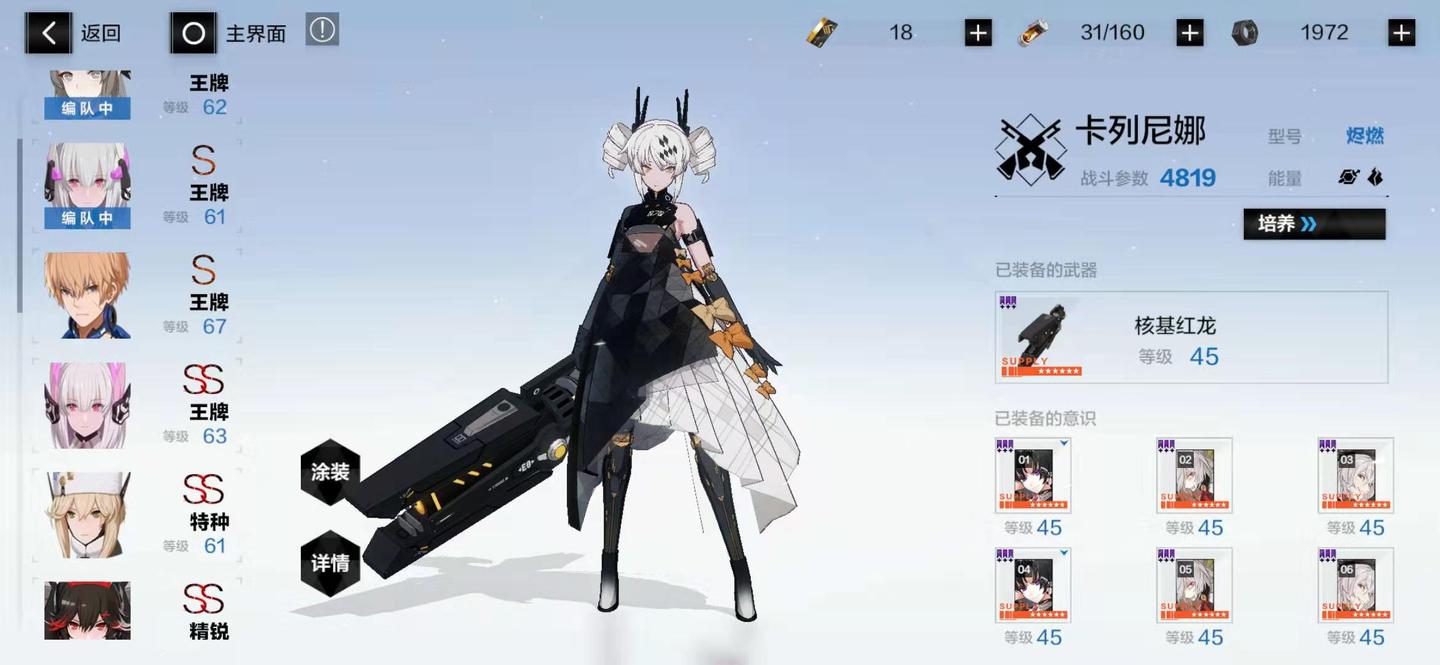Refill the 31/160 serum with plus button

point(1189,33)
